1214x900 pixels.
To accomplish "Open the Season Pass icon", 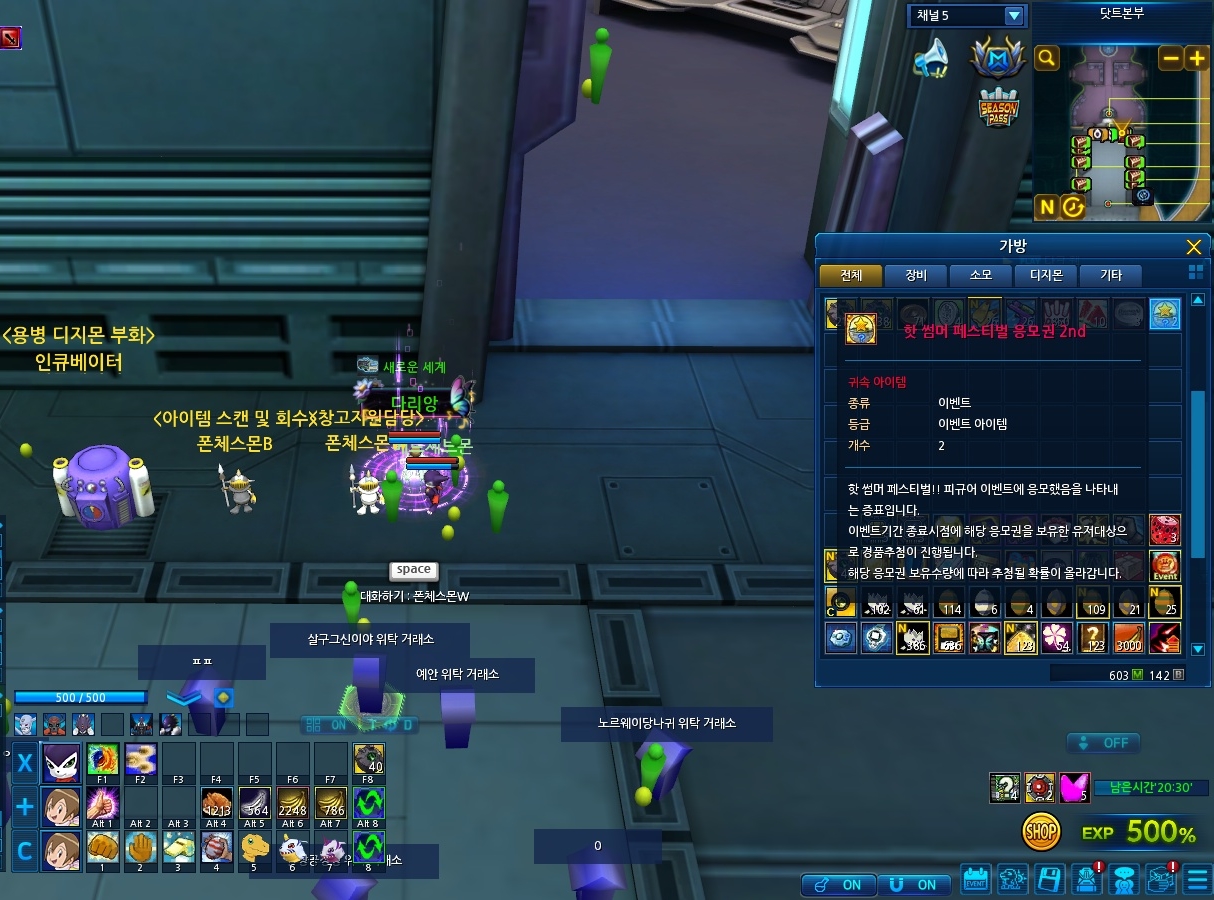I will pyautogui.click(x=999, y=107).
